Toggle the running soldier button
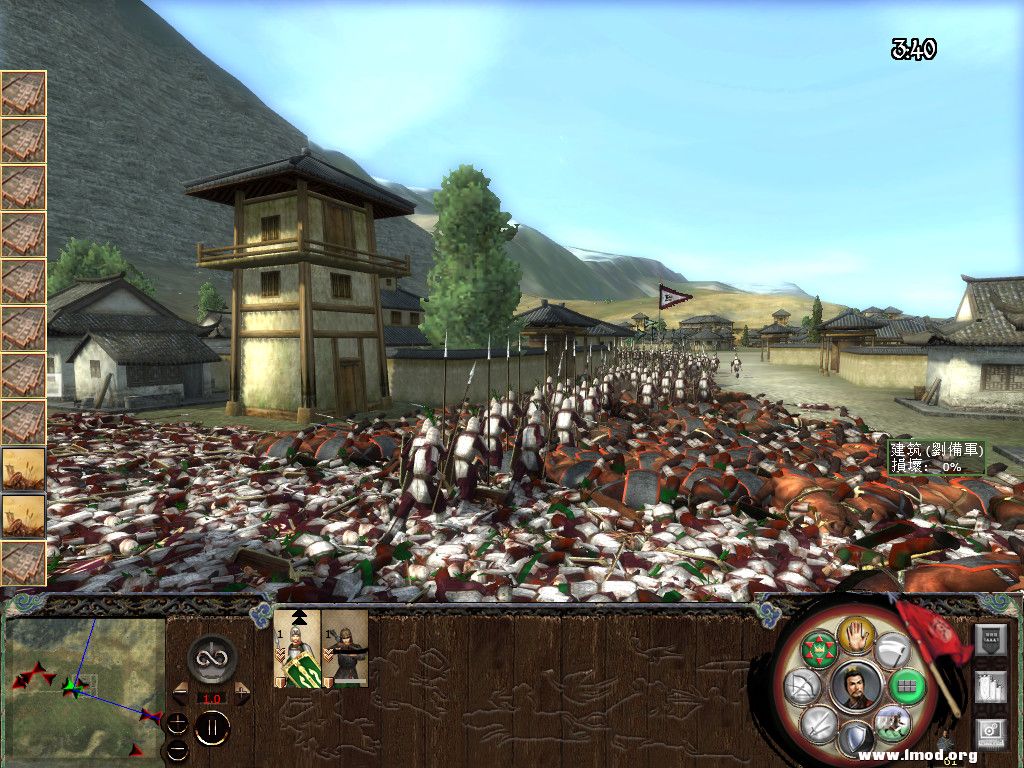Image resolution: width=1024 pixels, height=768 pixels. coord(892,722)
